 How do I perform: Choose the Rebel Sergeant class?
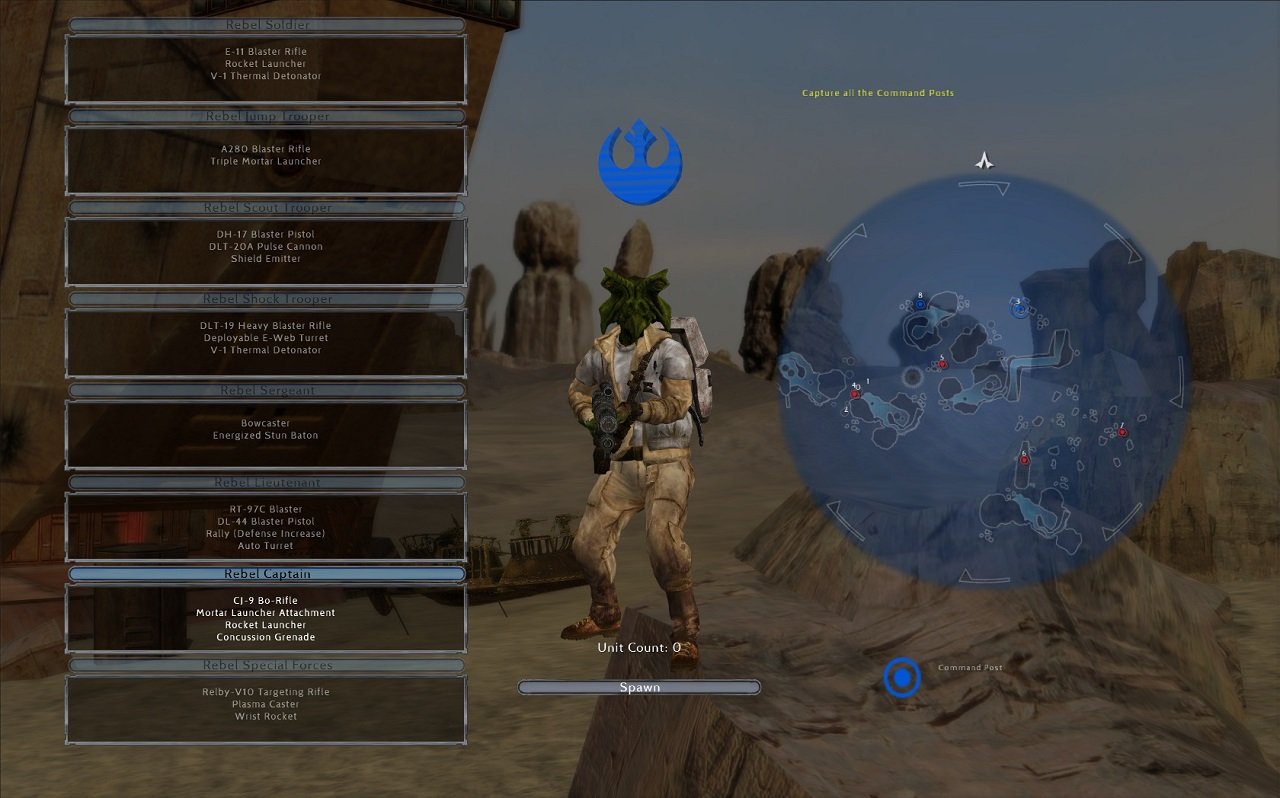(x=266, y=391)
